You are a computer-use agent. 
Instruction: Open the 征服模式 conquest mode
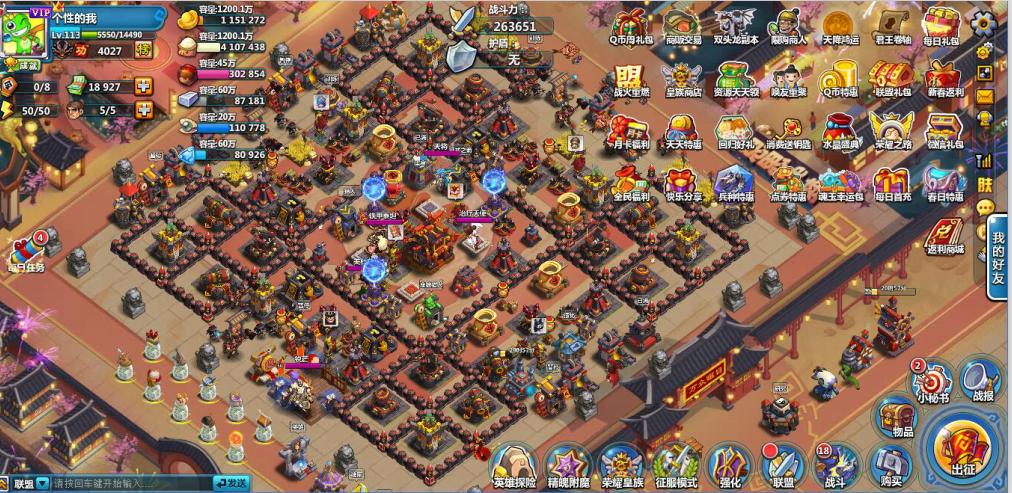coord(674,465)
